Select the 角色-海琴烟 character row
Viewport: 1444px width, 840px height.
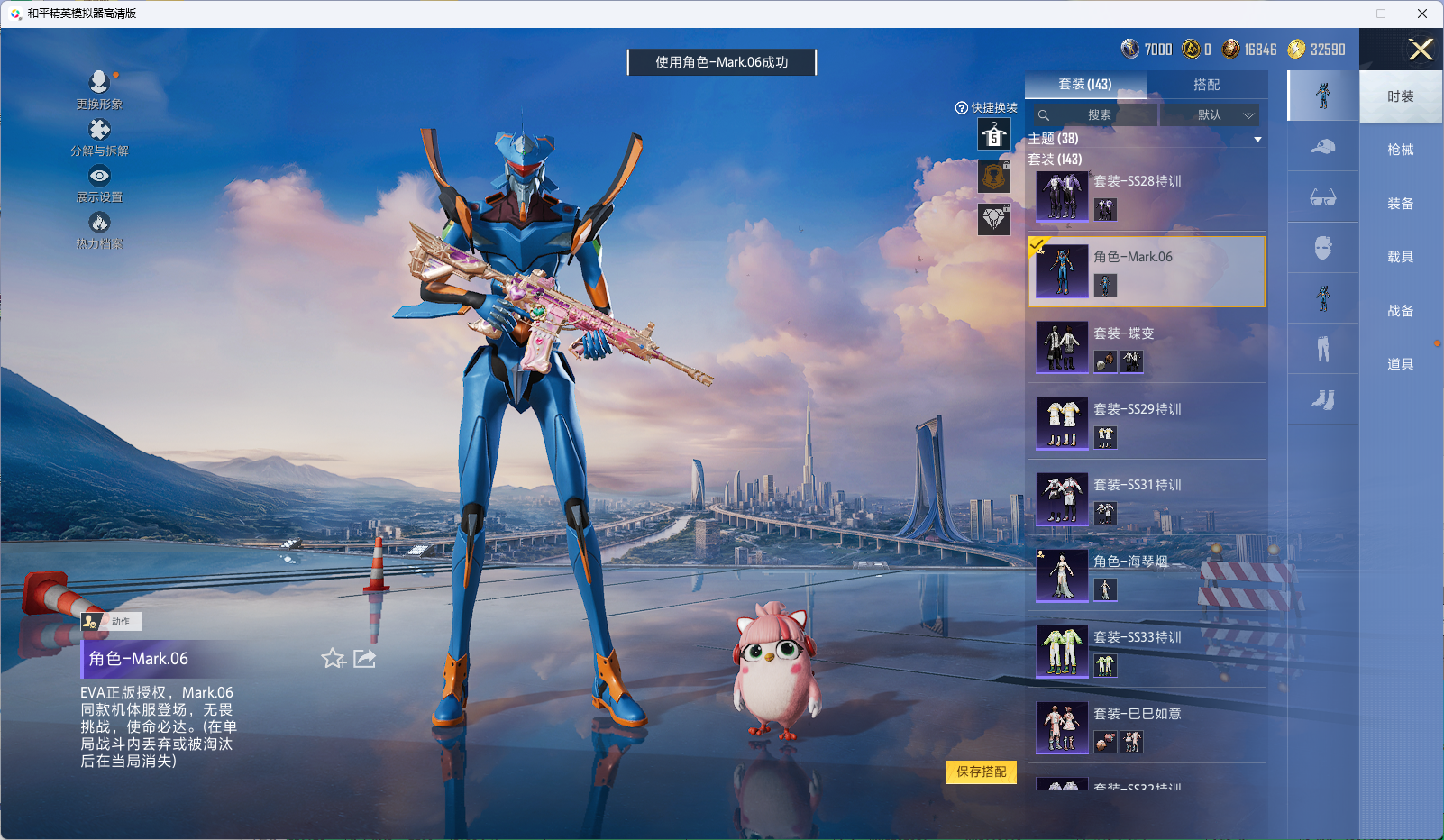(1147, 576)
